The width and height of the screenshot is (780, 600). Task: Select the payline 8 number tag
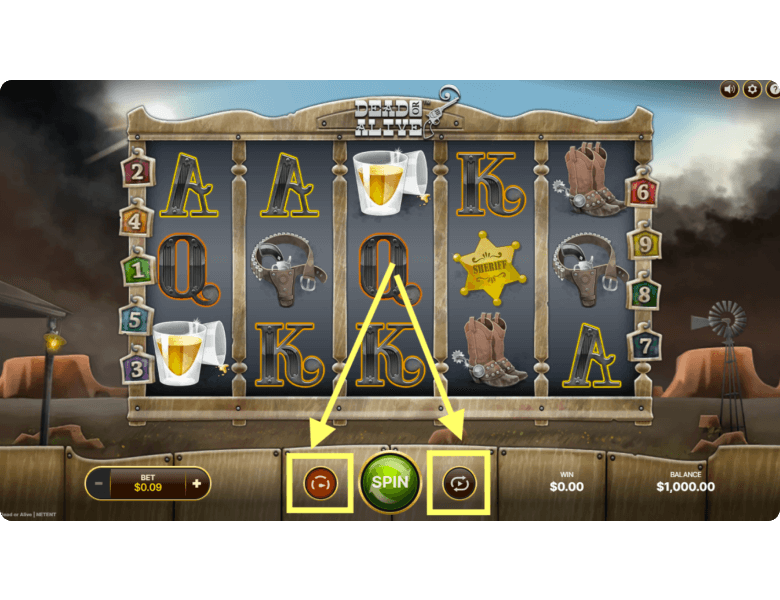(x=643, y=294)
